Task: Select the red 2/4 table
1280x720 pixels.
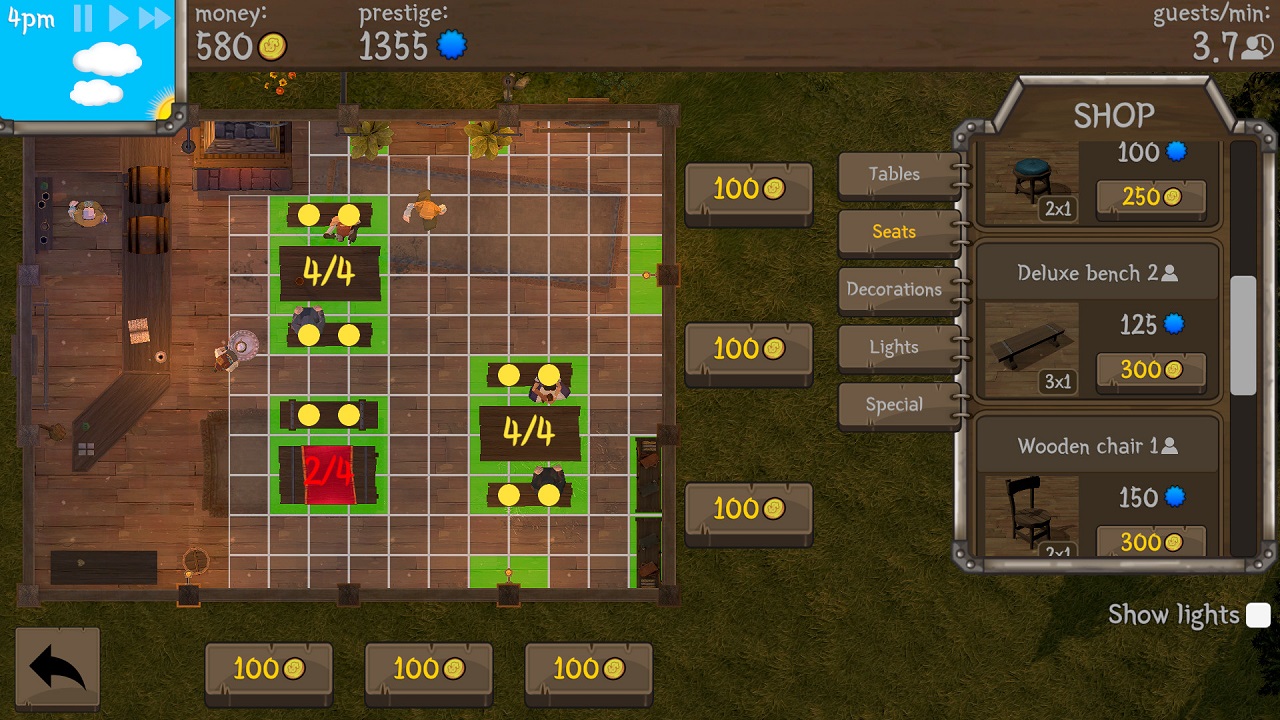Action: click(328, 473)
